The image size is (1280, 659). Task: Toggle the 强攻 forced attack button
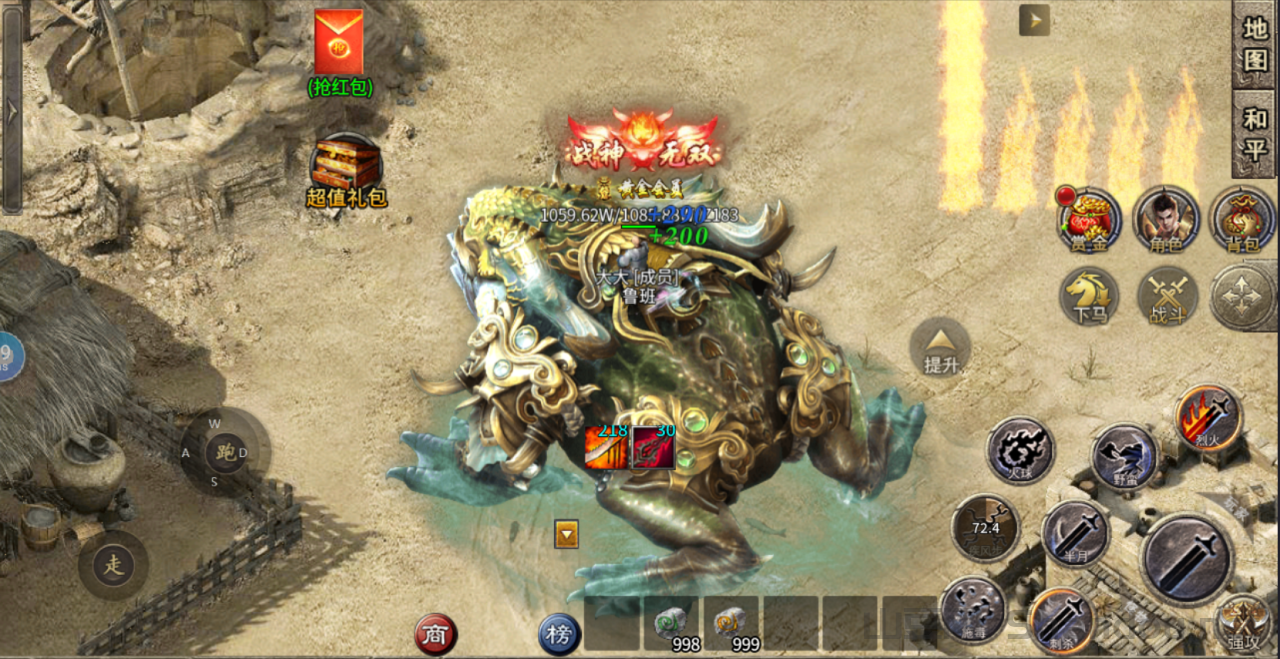tap(1243, 622)
